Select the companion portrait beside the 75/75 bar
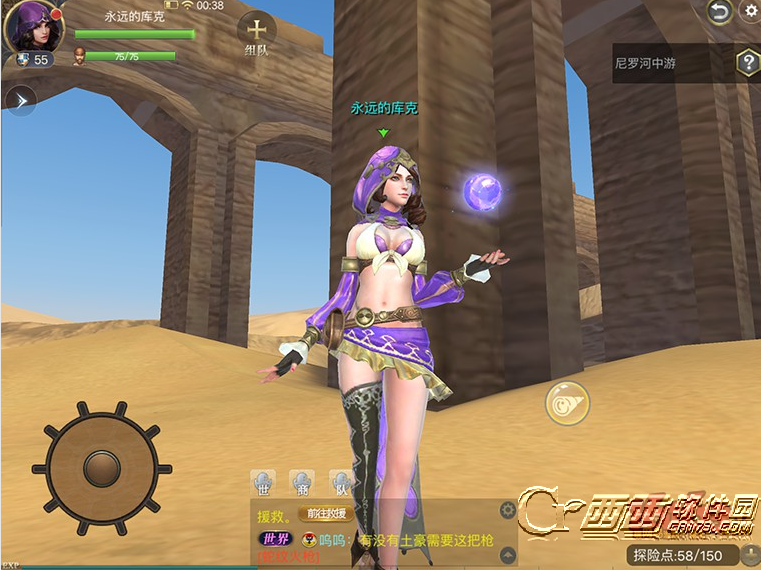 point(79,57)
